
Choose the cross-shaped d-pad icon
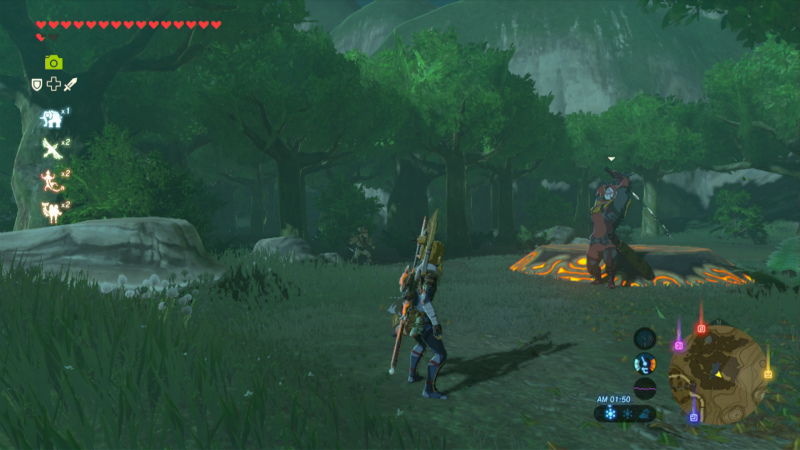[53, 85]
